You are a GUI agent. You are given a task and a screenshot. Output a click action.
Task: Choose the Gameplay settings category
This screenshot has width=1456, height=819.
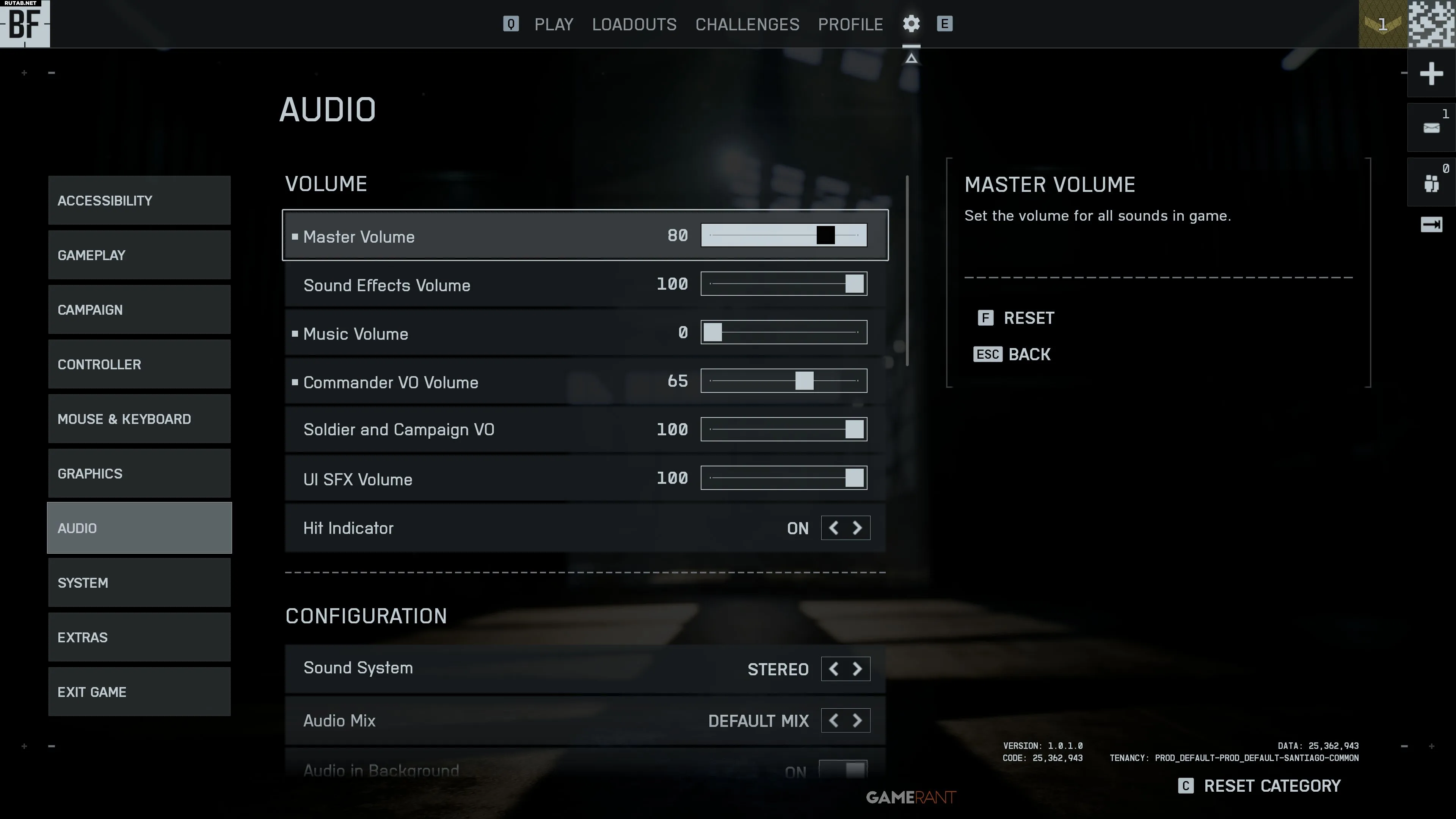[x=139, y=255]
